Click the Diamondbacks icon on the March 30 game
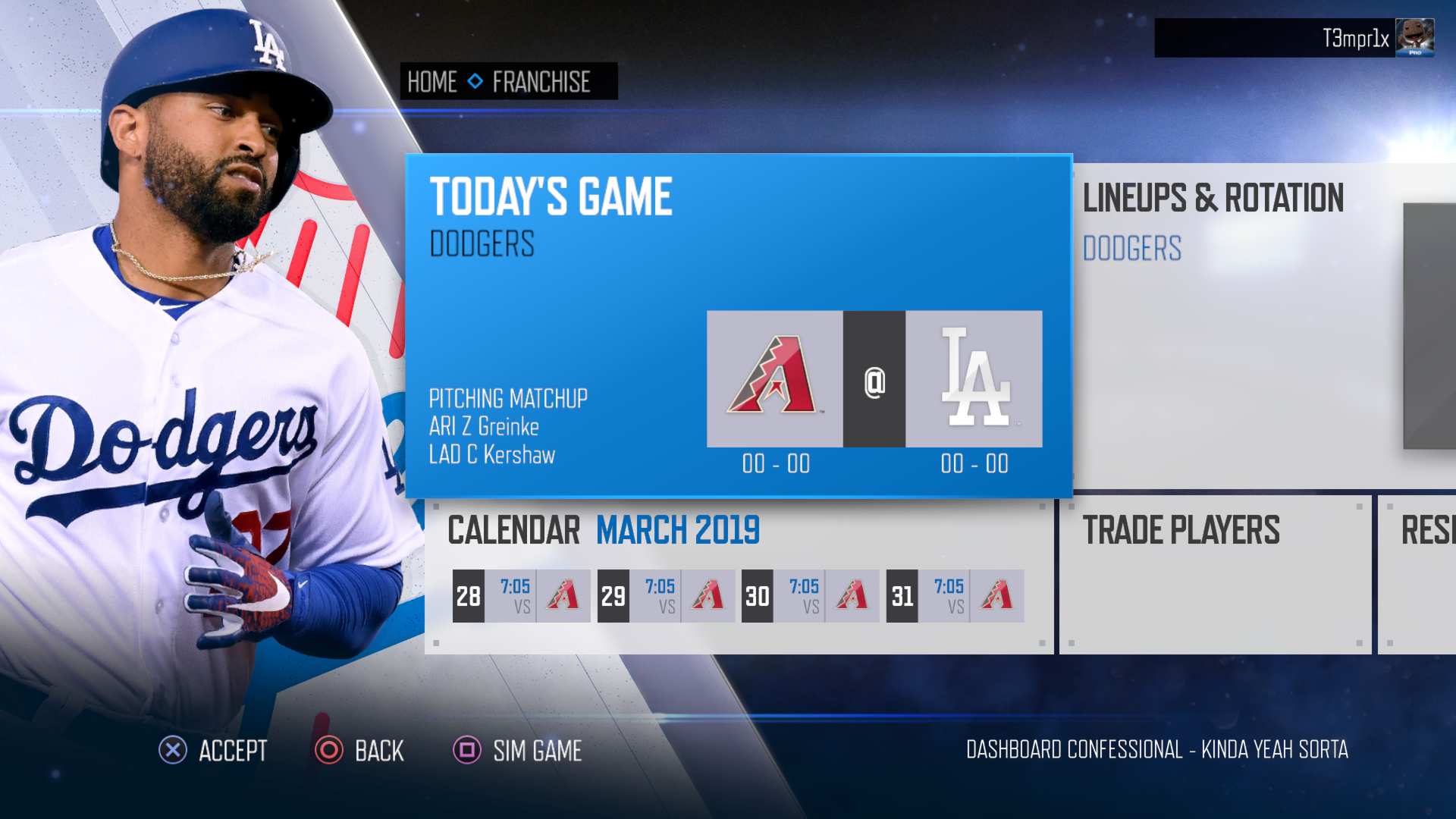This screenshot has width=1456, height=819. (852, 596)
